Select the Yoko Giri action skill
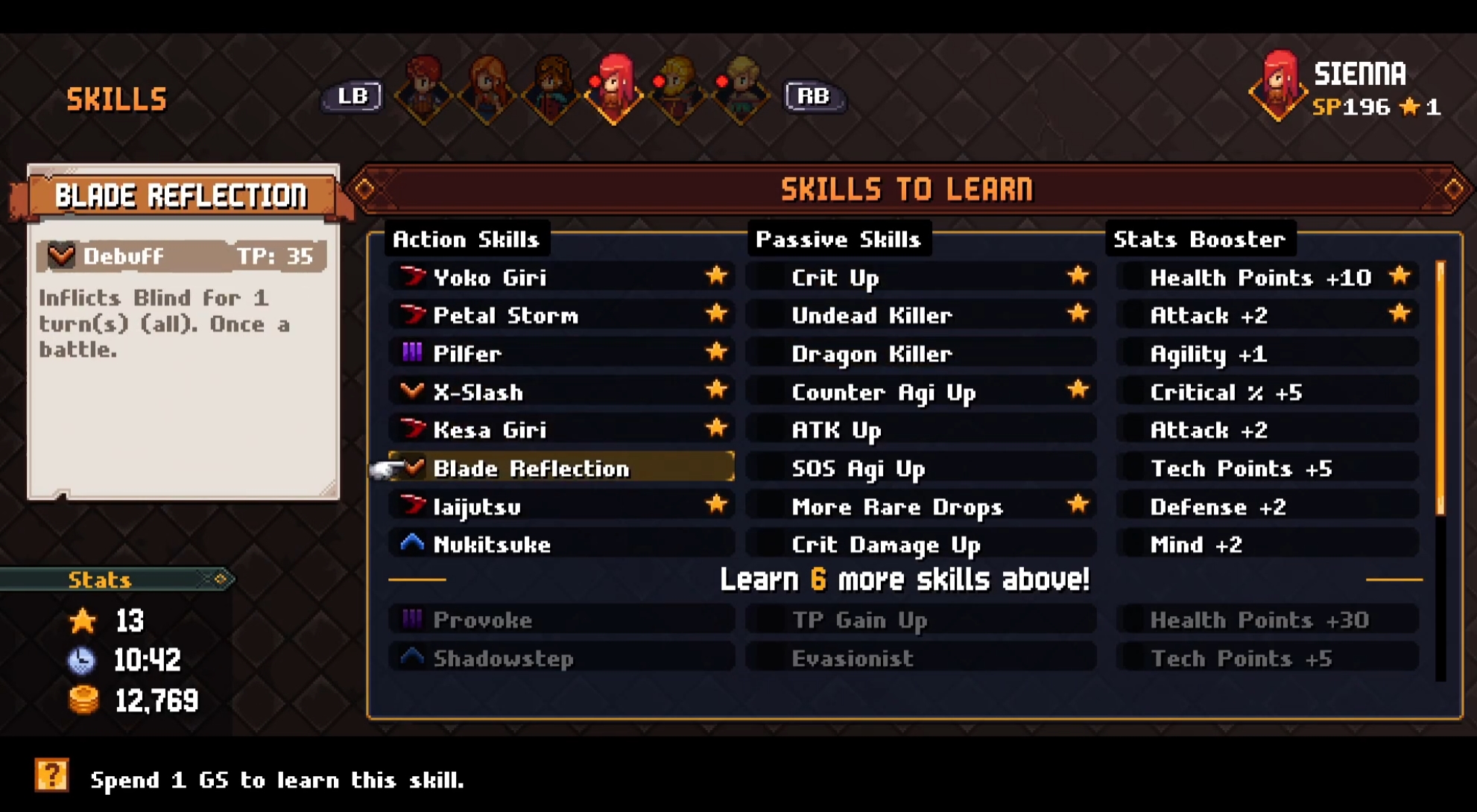Viewport: 1477px width, 812px height. click(x=559, y=277)
